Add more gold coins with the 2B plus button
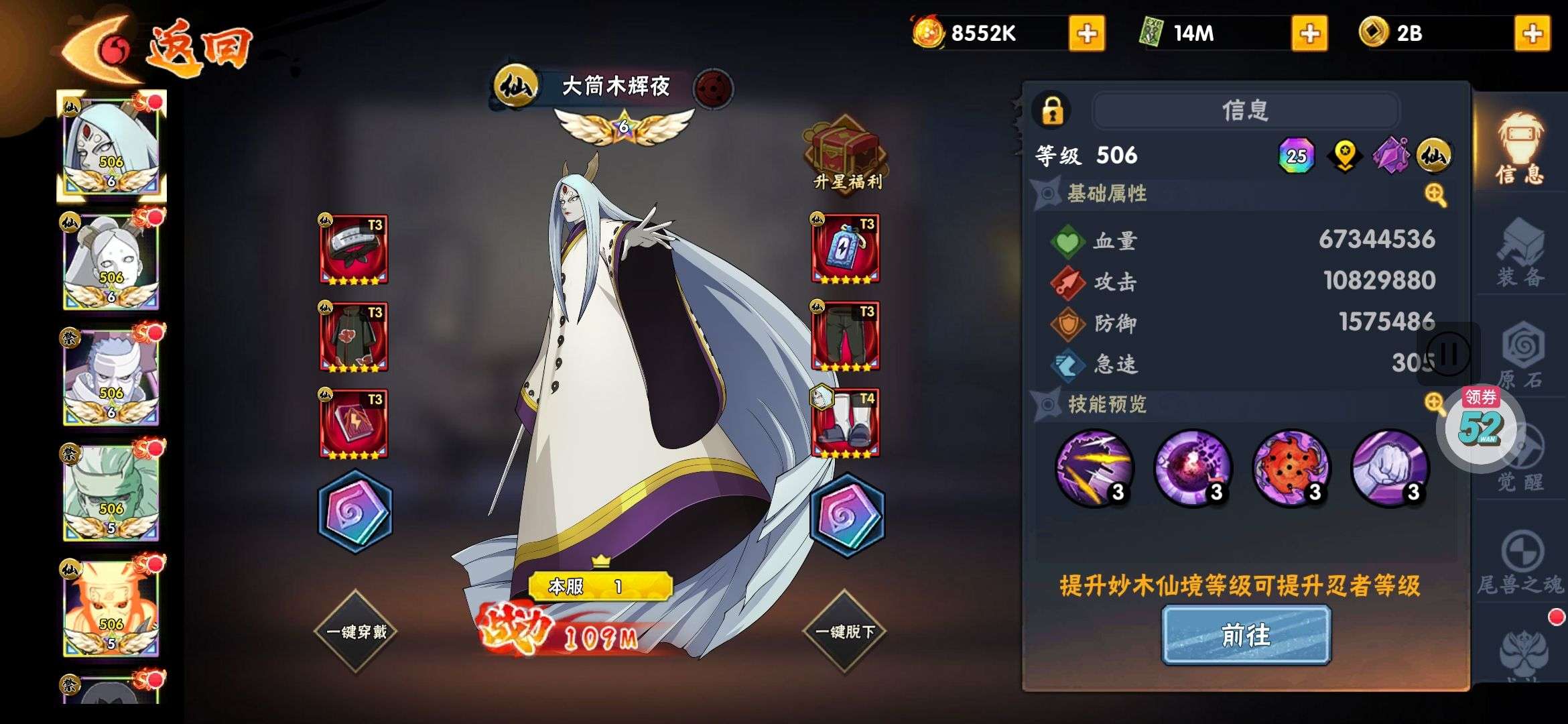1568x724 pixels. click(x=1532, y=34)
